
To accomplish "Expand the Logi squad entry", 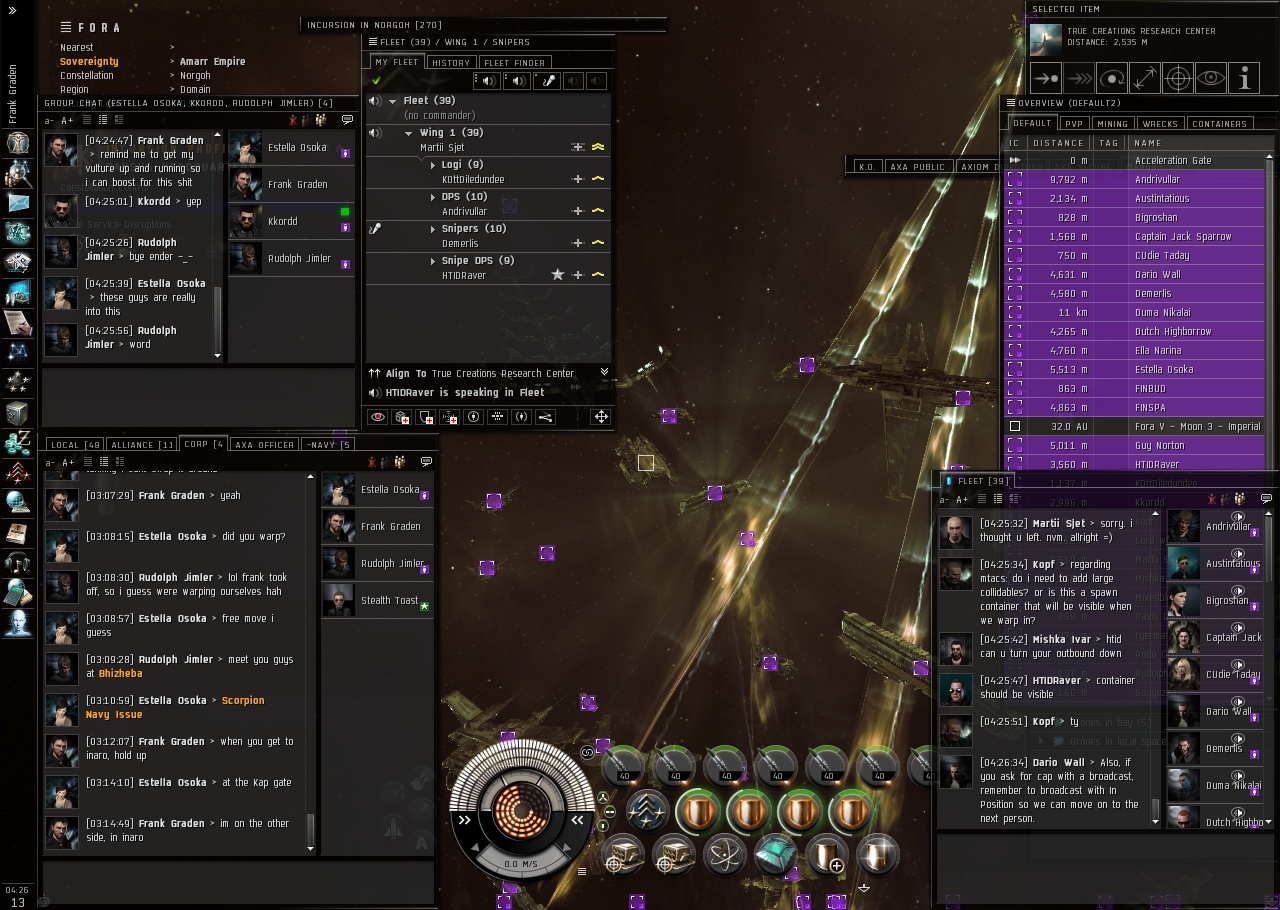I will (x=433, y=165).
